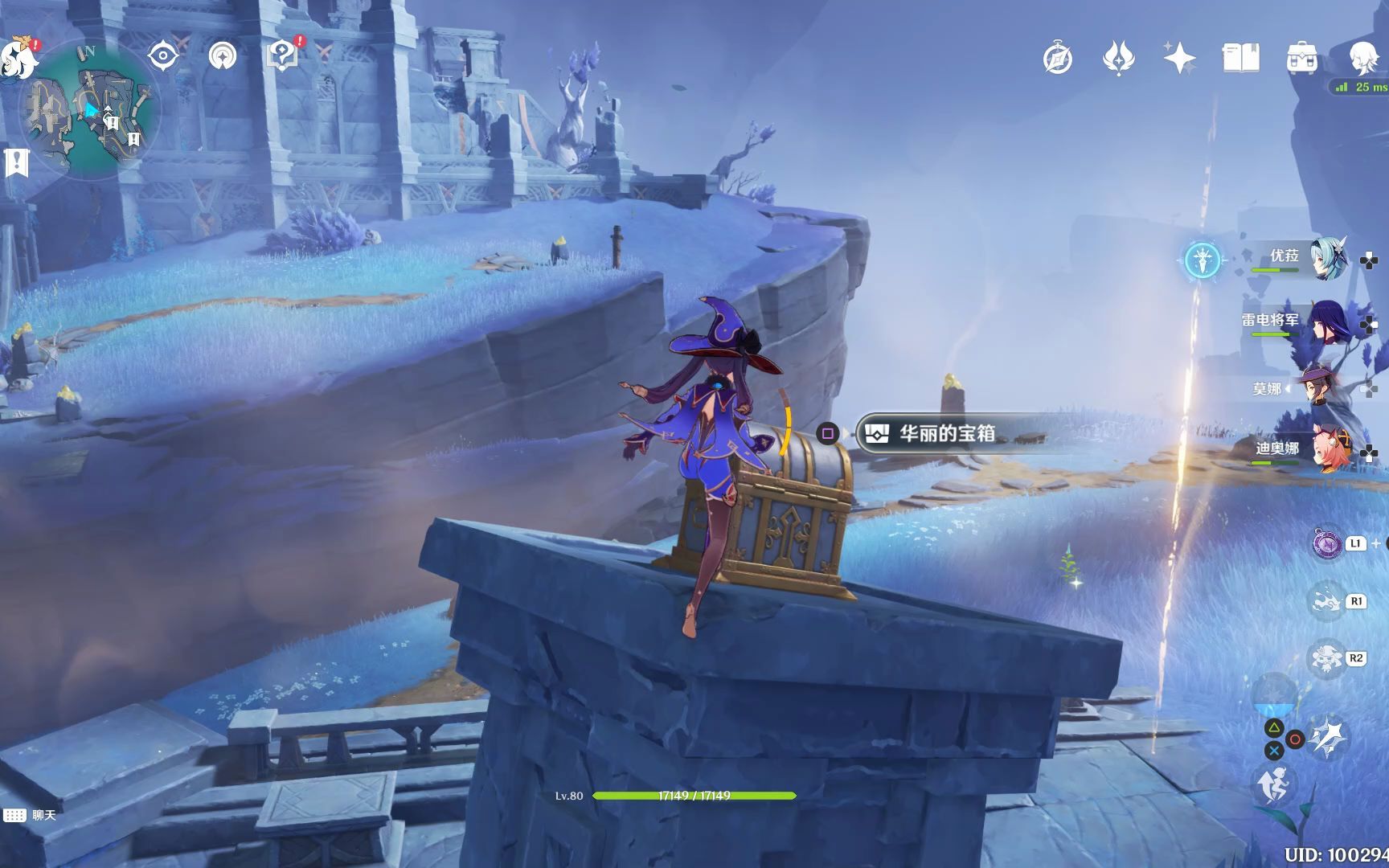This screenshot has height=868, width=1389.
Task: Open the Adventurer Handbook book icon
Action: click(1240, 58)
